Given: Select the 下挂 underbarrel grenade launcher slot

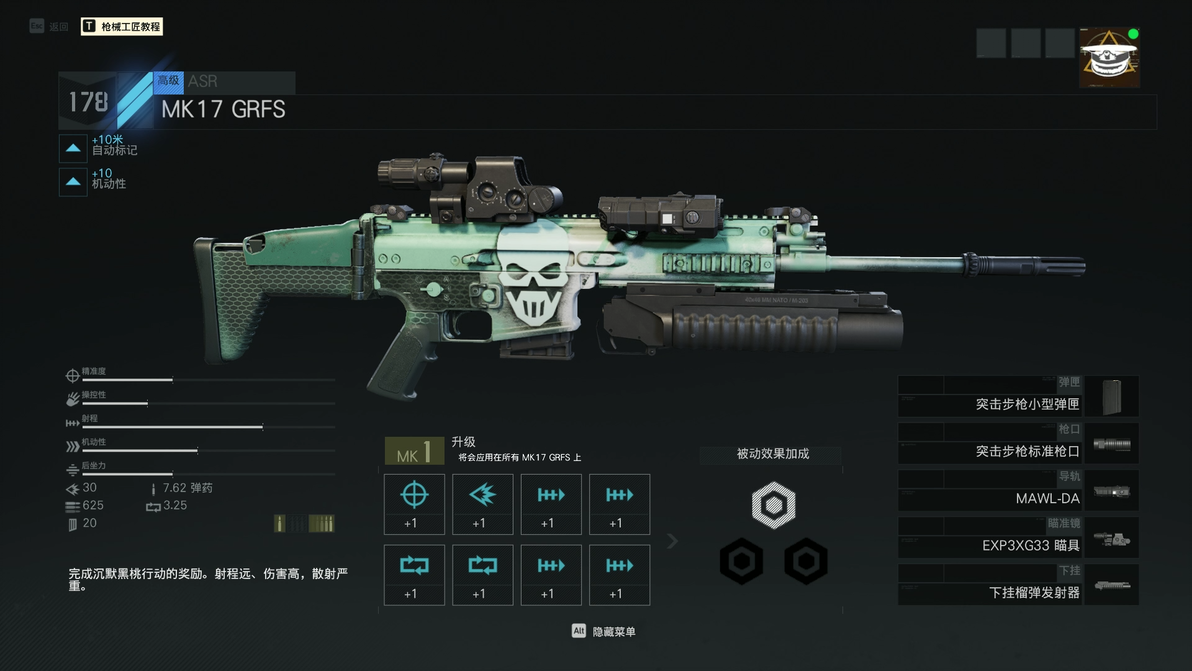Looking at the screenshot, I should (x=1017, y=585).
